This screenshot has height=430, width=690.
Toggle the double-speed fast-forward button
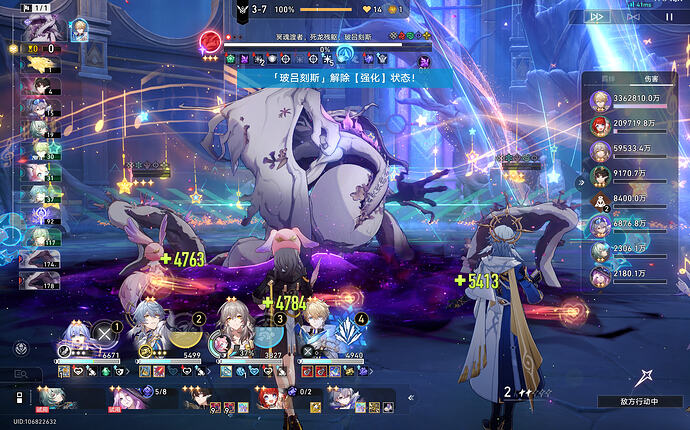(x=597, y=16)
